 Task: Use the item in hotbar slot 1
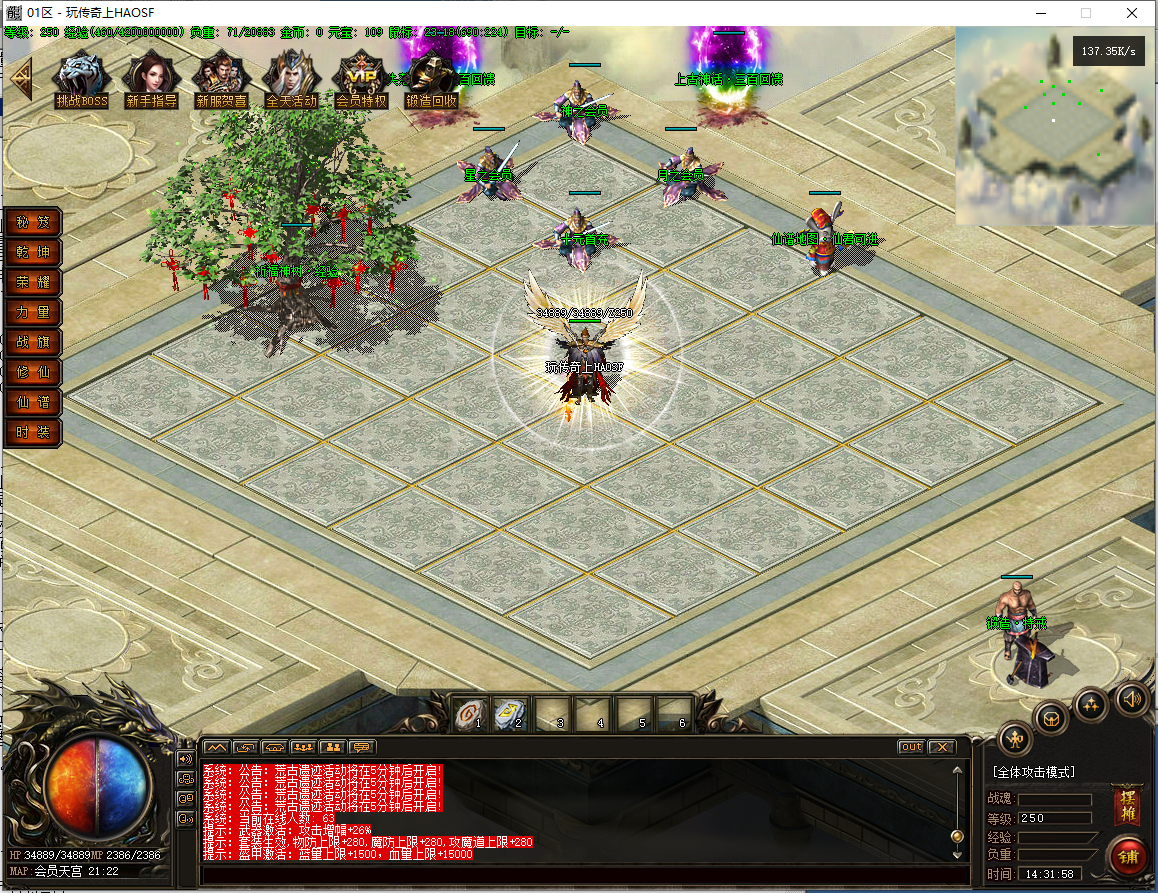(x=466, y=713)
